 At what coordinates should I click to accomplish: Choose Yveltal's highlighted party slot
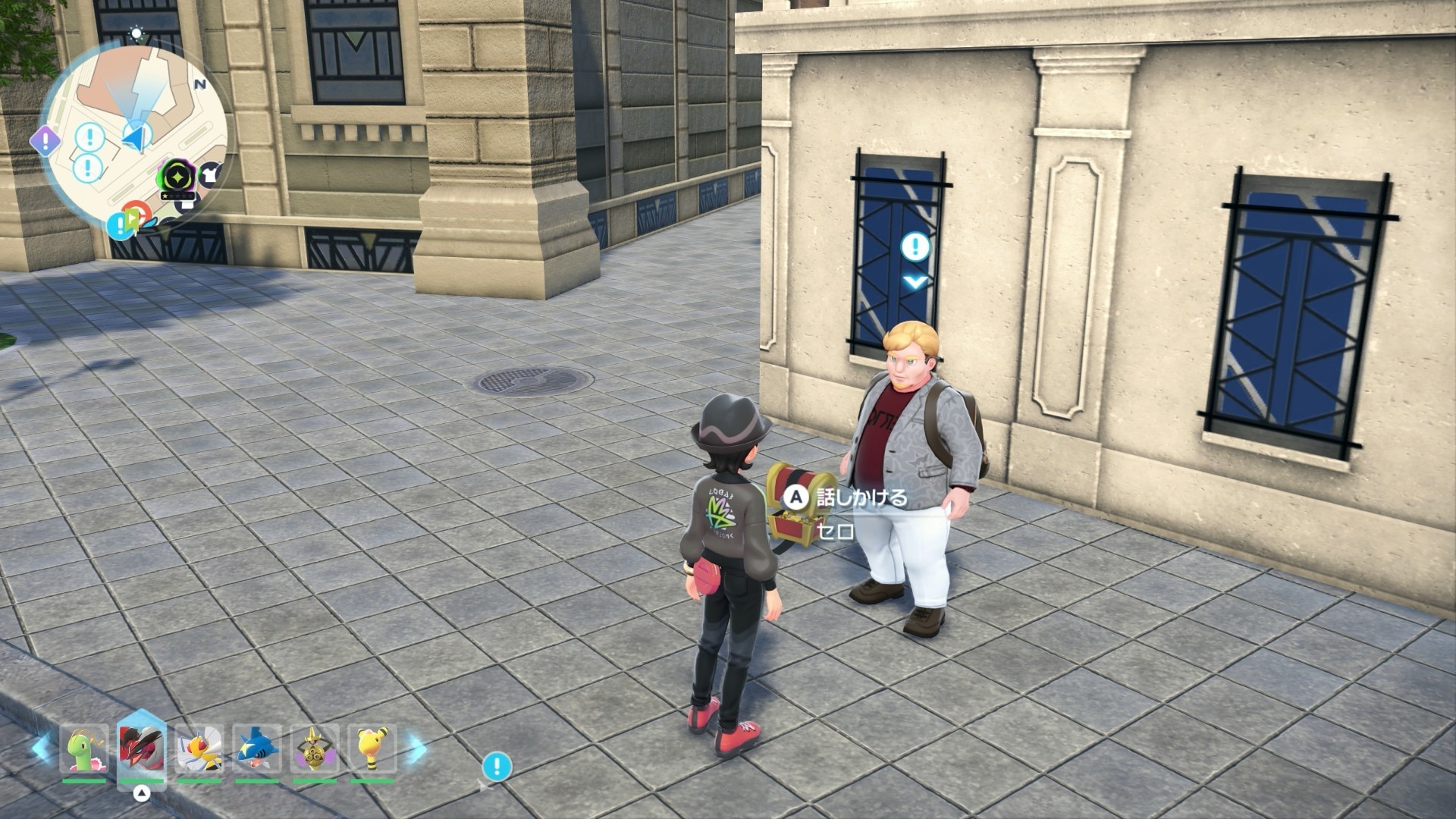point(142,749)
